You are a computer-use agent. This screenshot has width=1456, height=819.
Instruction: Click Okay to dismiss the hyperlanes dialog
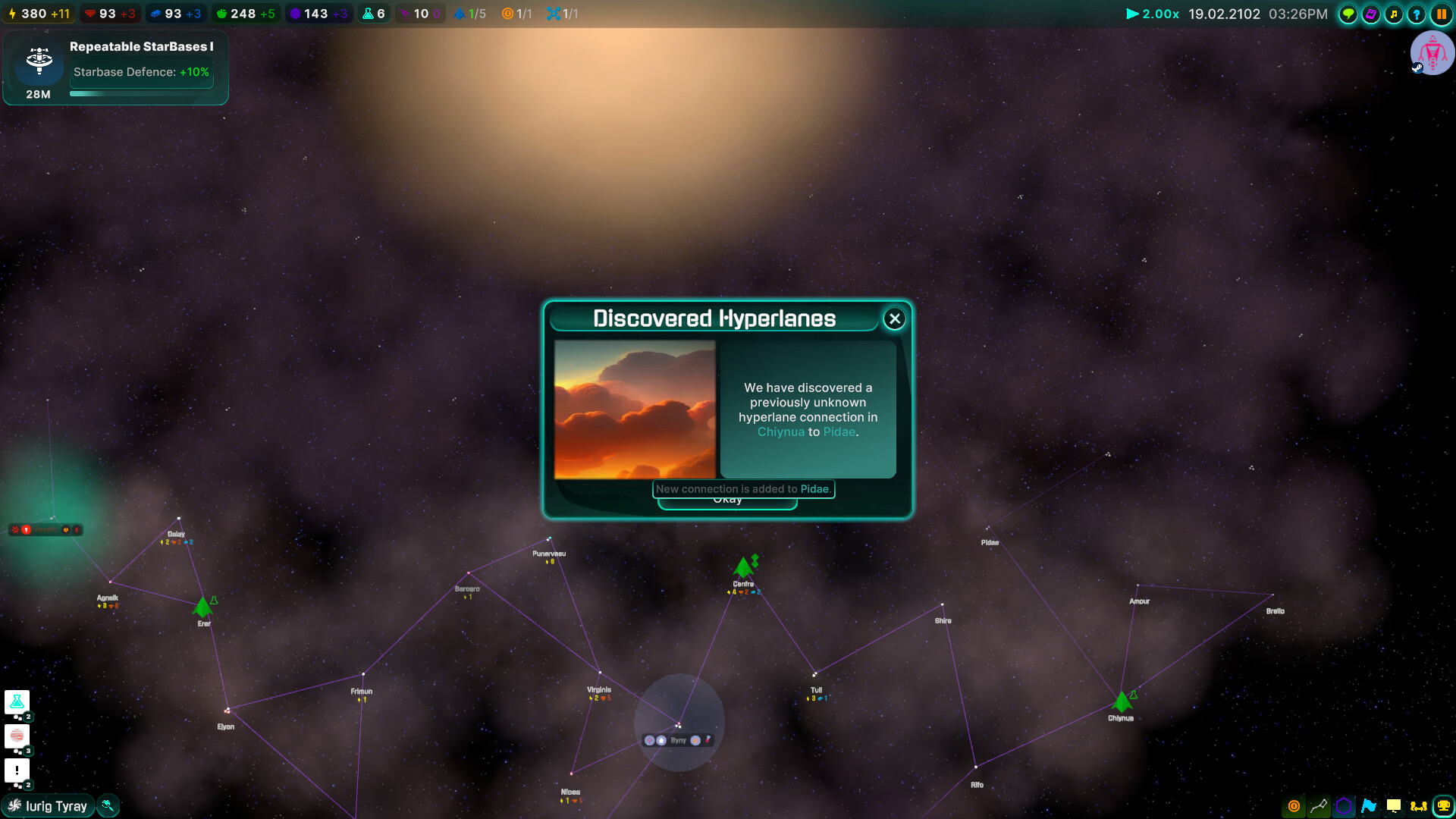coord(727,499)
